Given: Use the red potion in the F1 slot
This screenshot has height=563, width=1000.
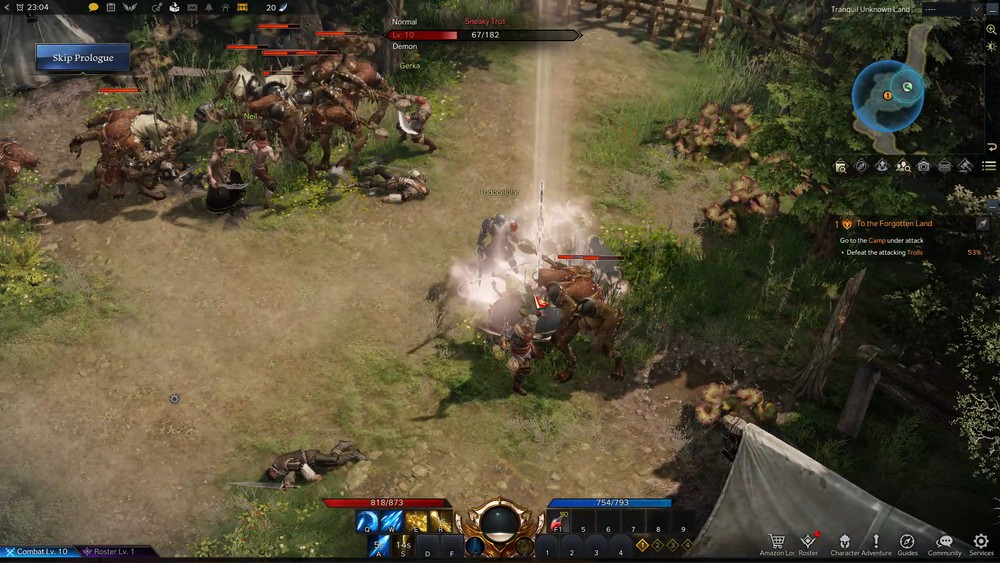Looking at the screenshot, I should (558, 522).
